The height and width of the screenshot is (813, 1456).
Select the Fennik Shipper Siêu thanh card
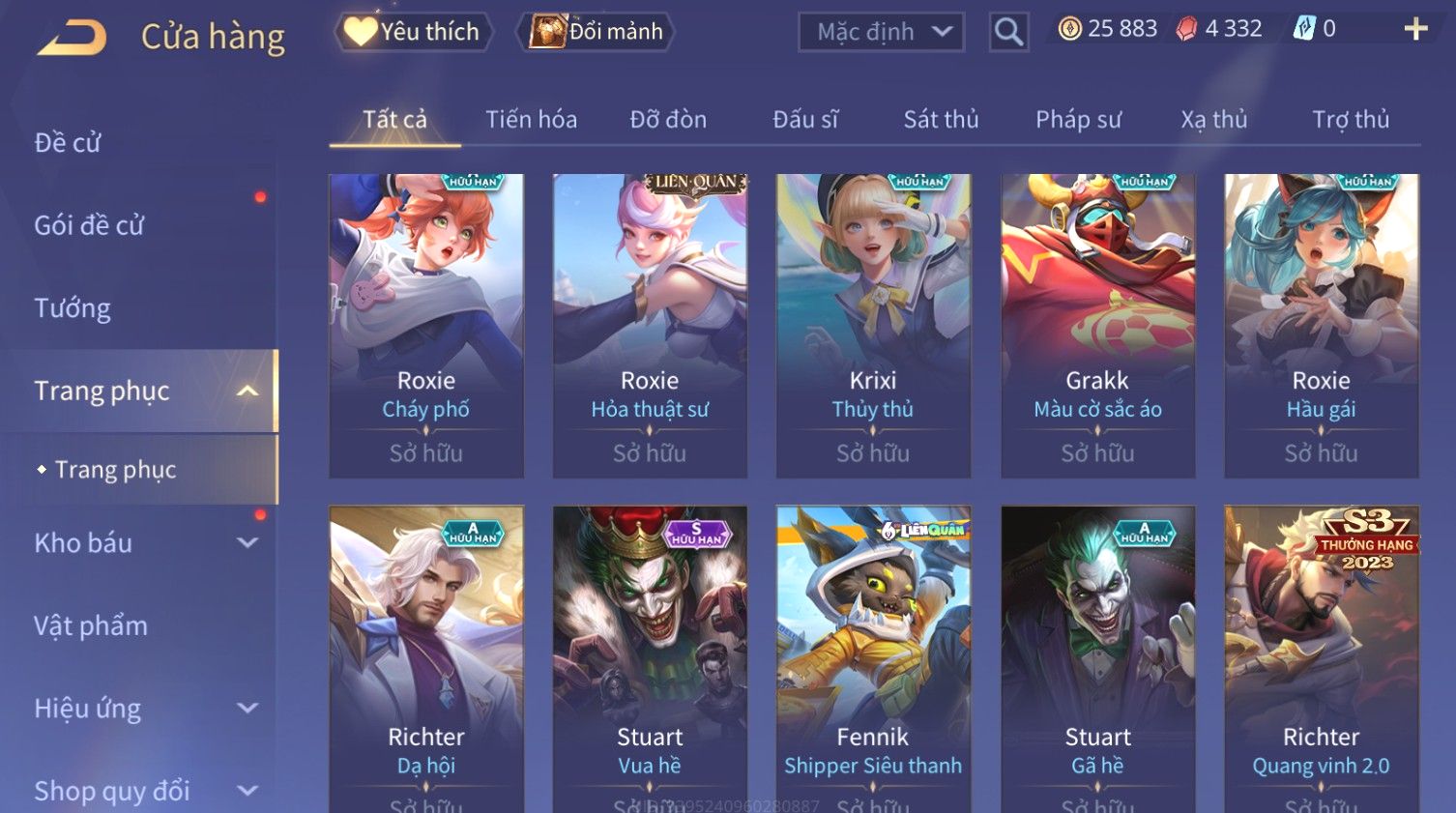pos(873,657)
